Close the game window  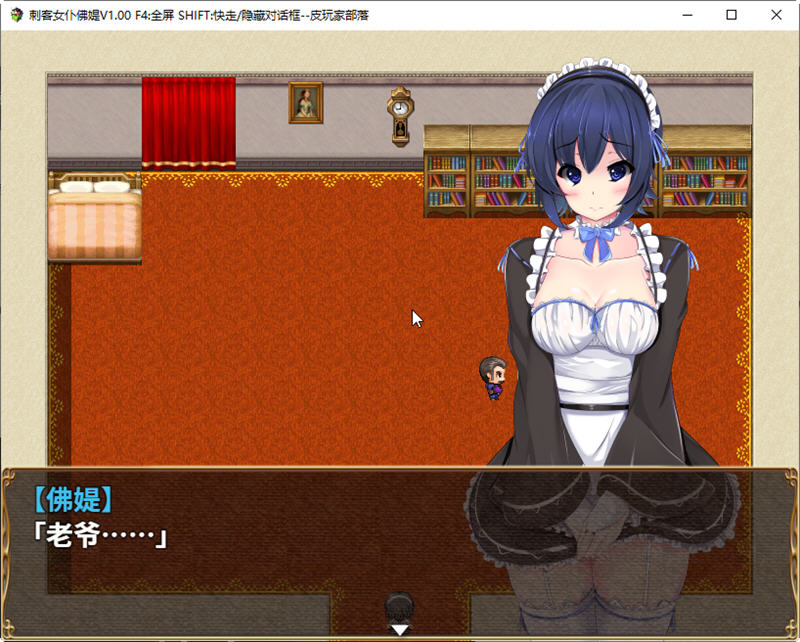776,15
